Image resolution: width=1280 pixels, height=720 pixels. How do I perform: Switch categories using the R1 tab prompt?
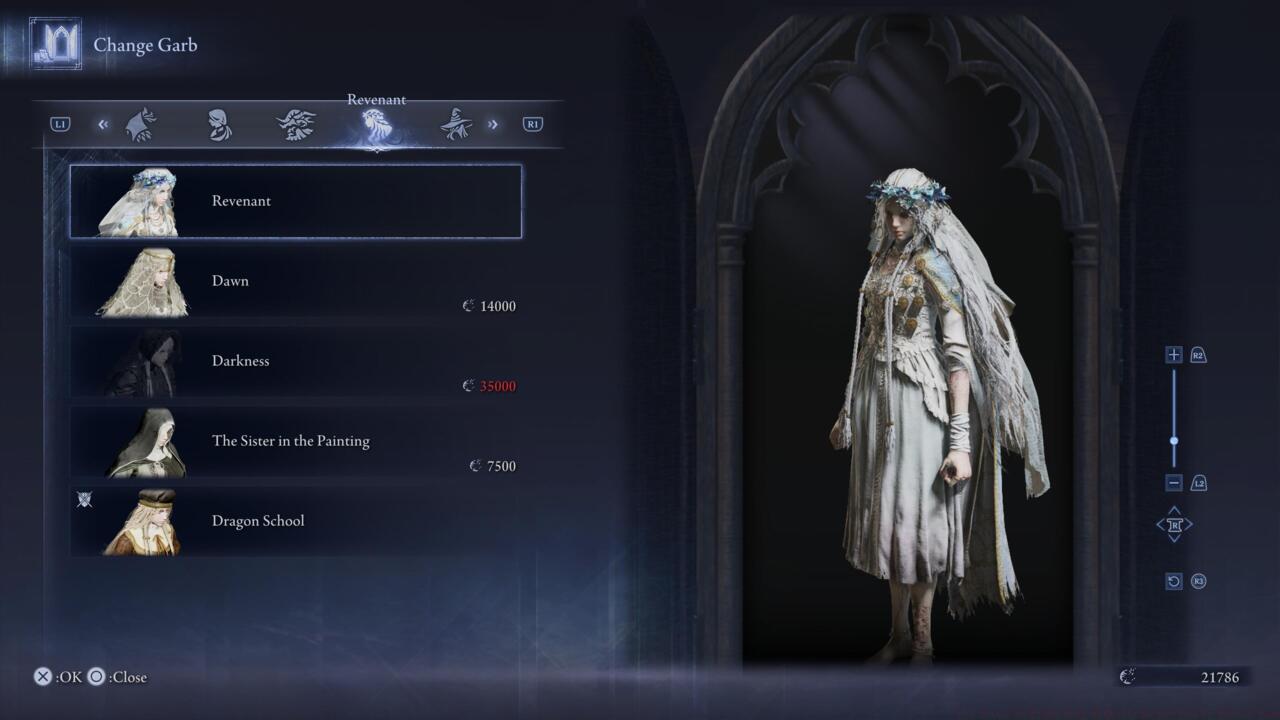531,123
